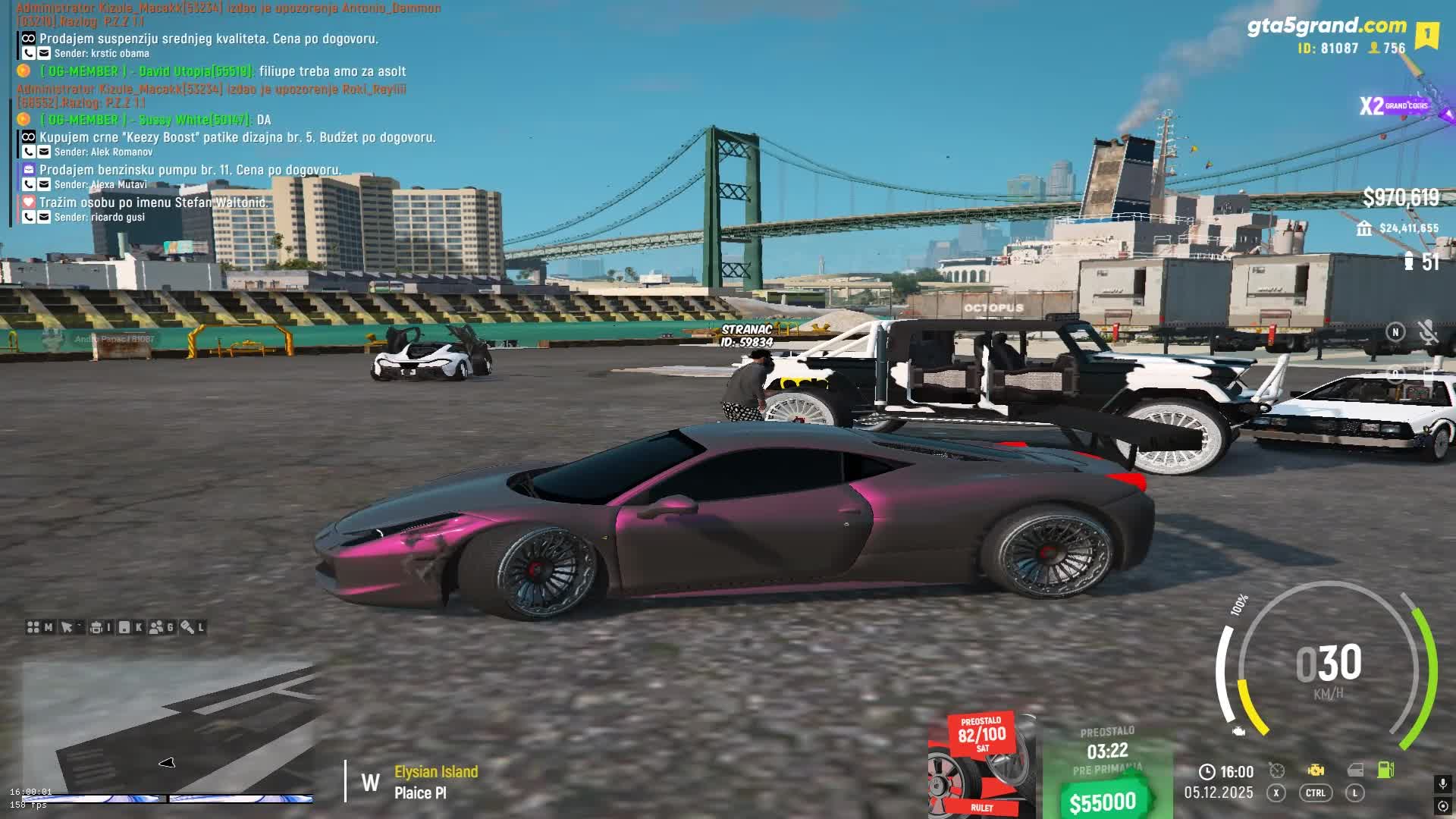Click the gta5grand.com logo
1456x819 pixels.
[x=1326, y=26]
